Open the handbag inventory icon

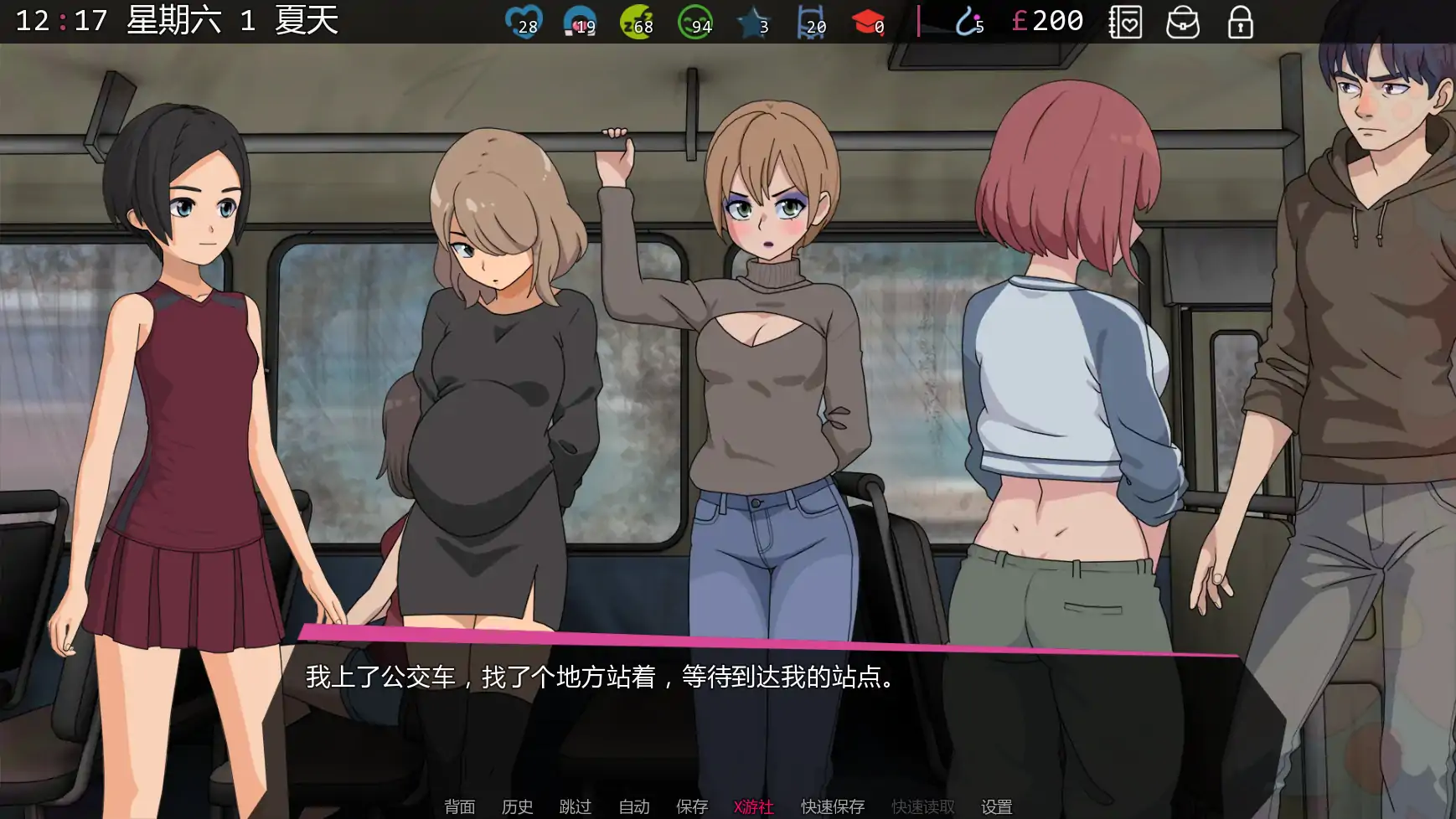[x=1183, y=23]
